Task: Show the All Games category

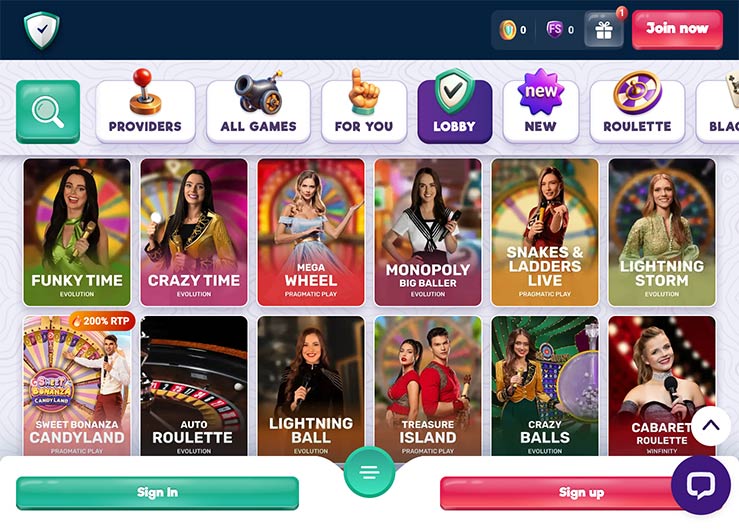Action: (258, 111)
